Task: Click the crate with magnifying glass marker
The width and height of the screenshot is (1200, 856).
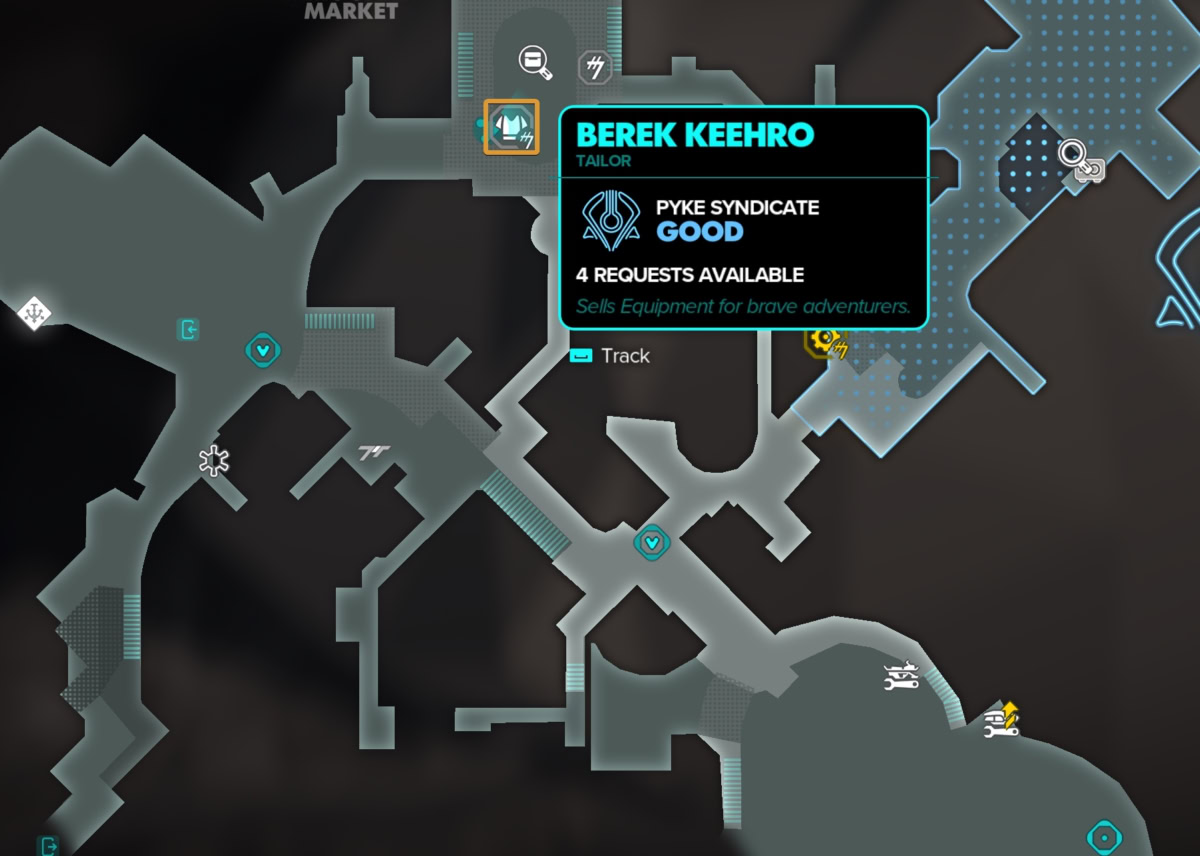Action: click(x=535, y=62)
